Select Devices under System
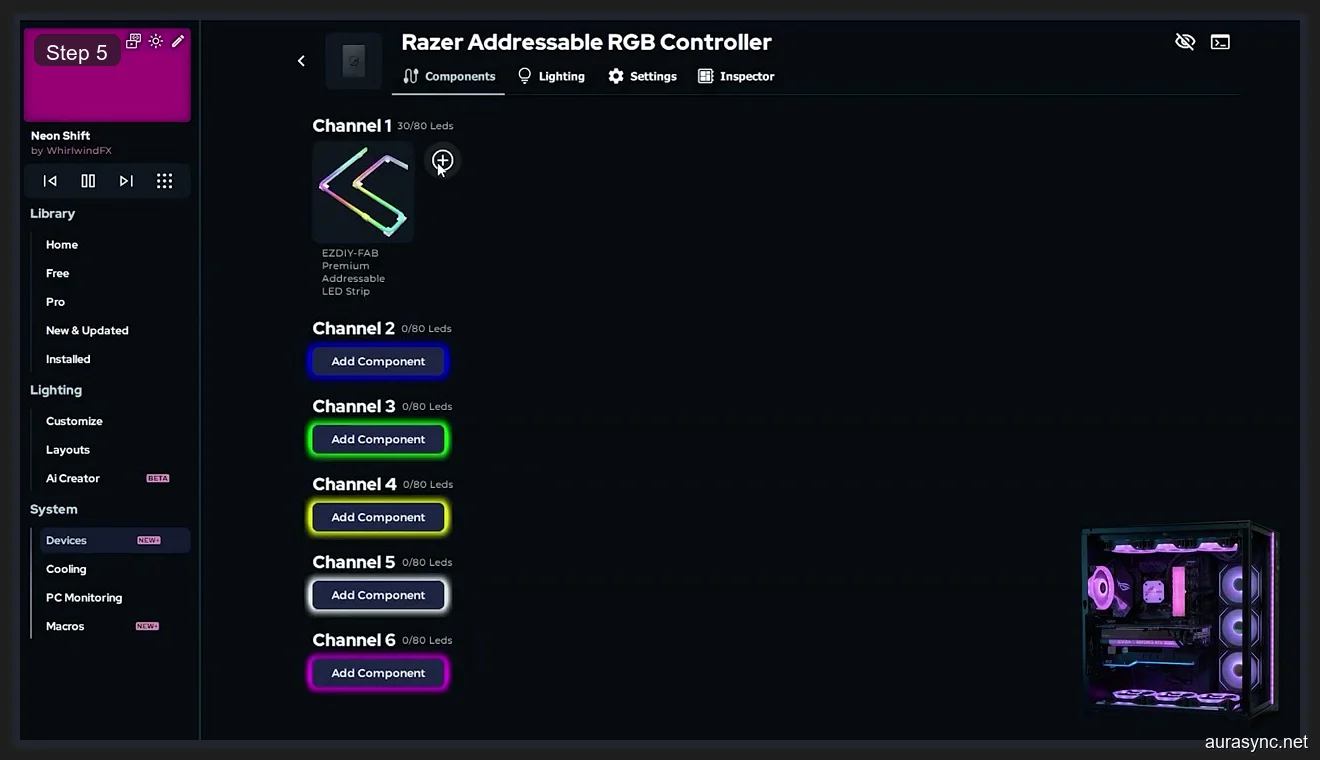1320x760 pixels. [66, 540]
